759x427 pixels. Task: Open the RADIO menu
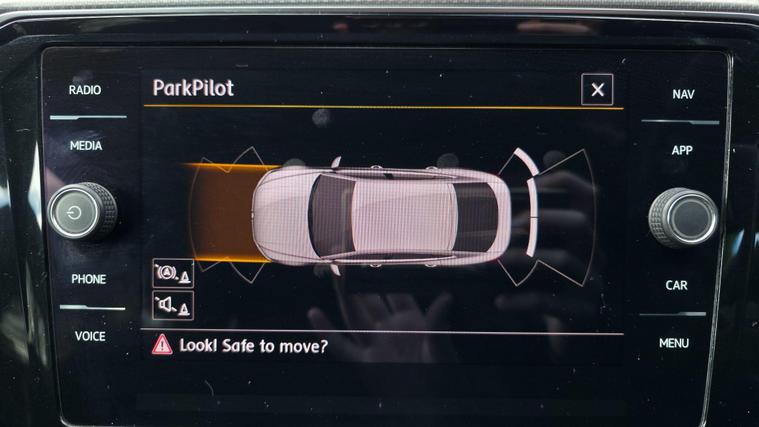85,90
